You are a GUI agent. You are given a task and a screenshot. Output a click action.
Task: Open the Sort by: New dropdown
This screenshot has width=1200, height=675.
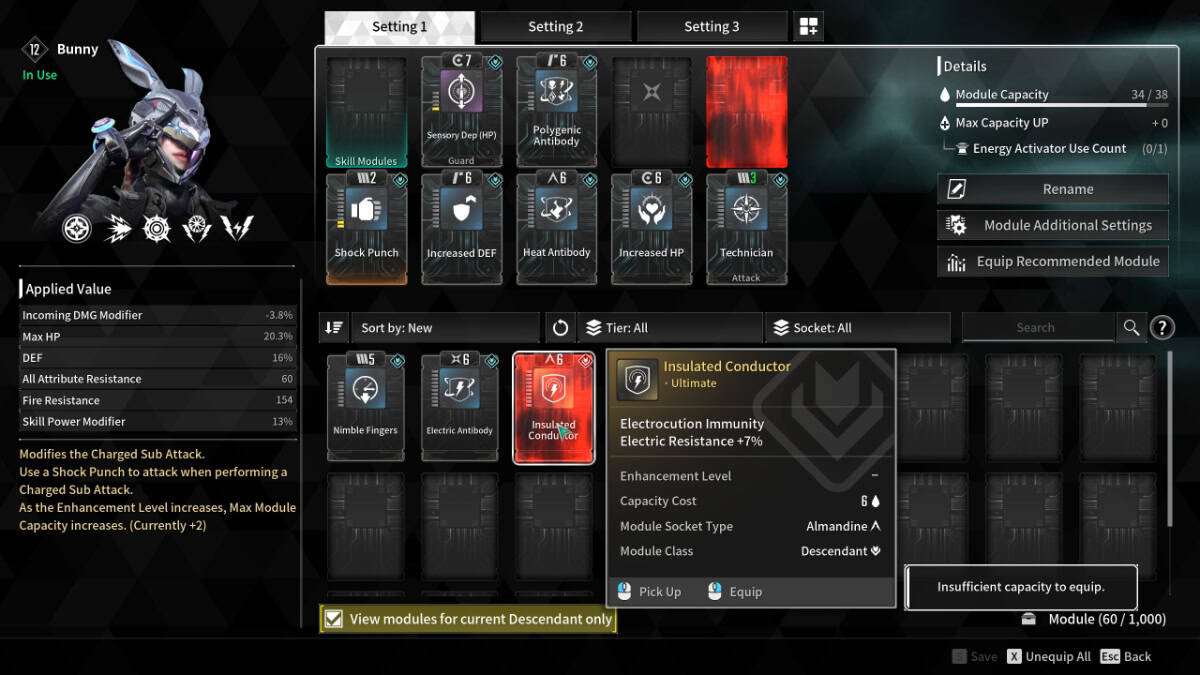[445, 328]
